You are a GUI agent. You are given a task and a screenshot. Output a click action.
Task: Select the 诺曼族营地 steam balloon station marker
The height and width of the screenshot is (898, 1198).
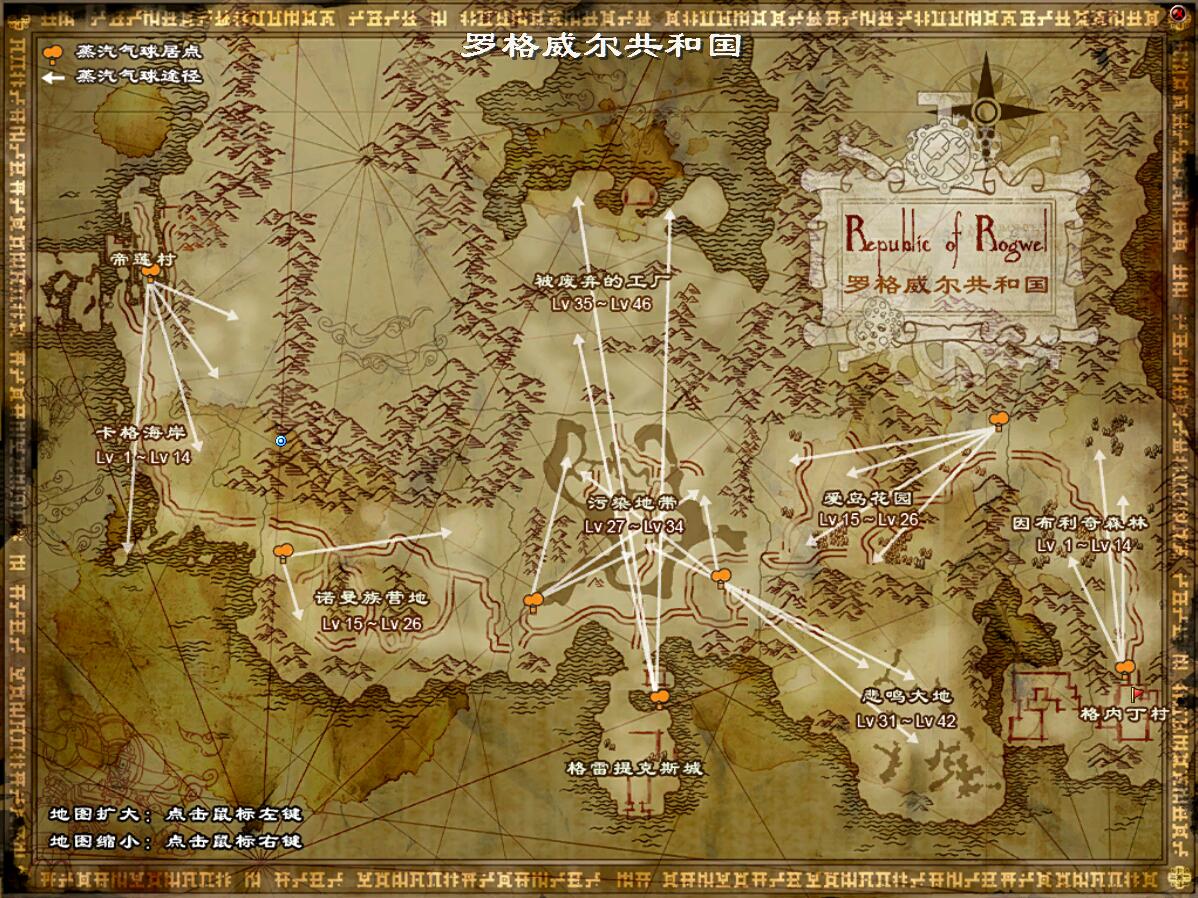(283, 551)
